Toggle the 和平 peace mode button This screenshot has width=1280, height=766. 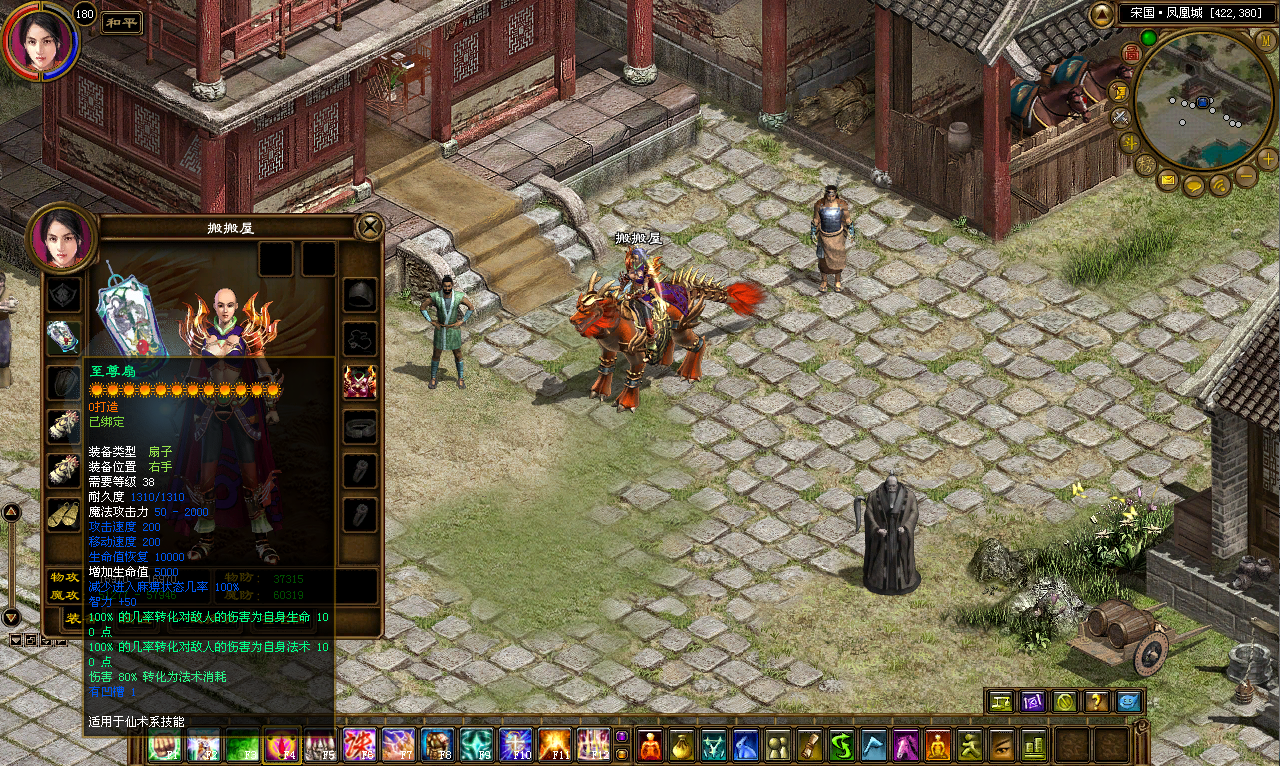[x=122, y=23]
